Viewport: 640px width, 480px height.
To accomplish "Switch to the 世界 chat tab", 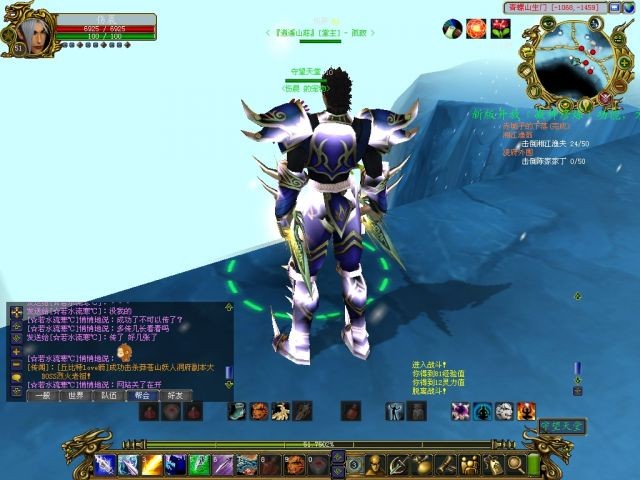I will point(76,396).
